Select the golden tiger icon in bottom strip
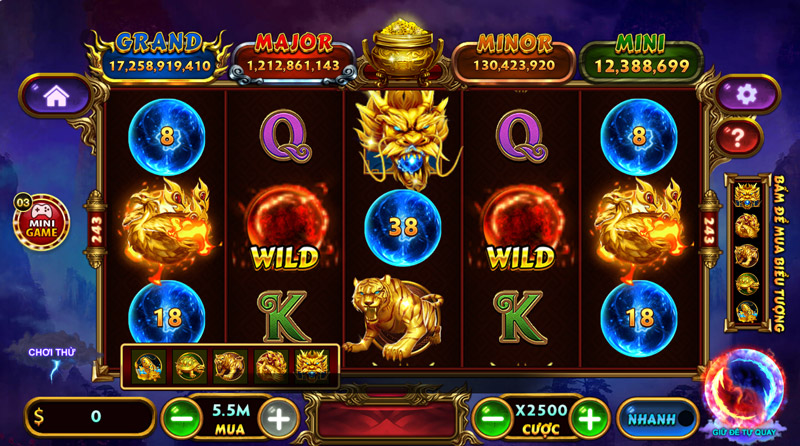800x446 pixels. pos(230,366)
